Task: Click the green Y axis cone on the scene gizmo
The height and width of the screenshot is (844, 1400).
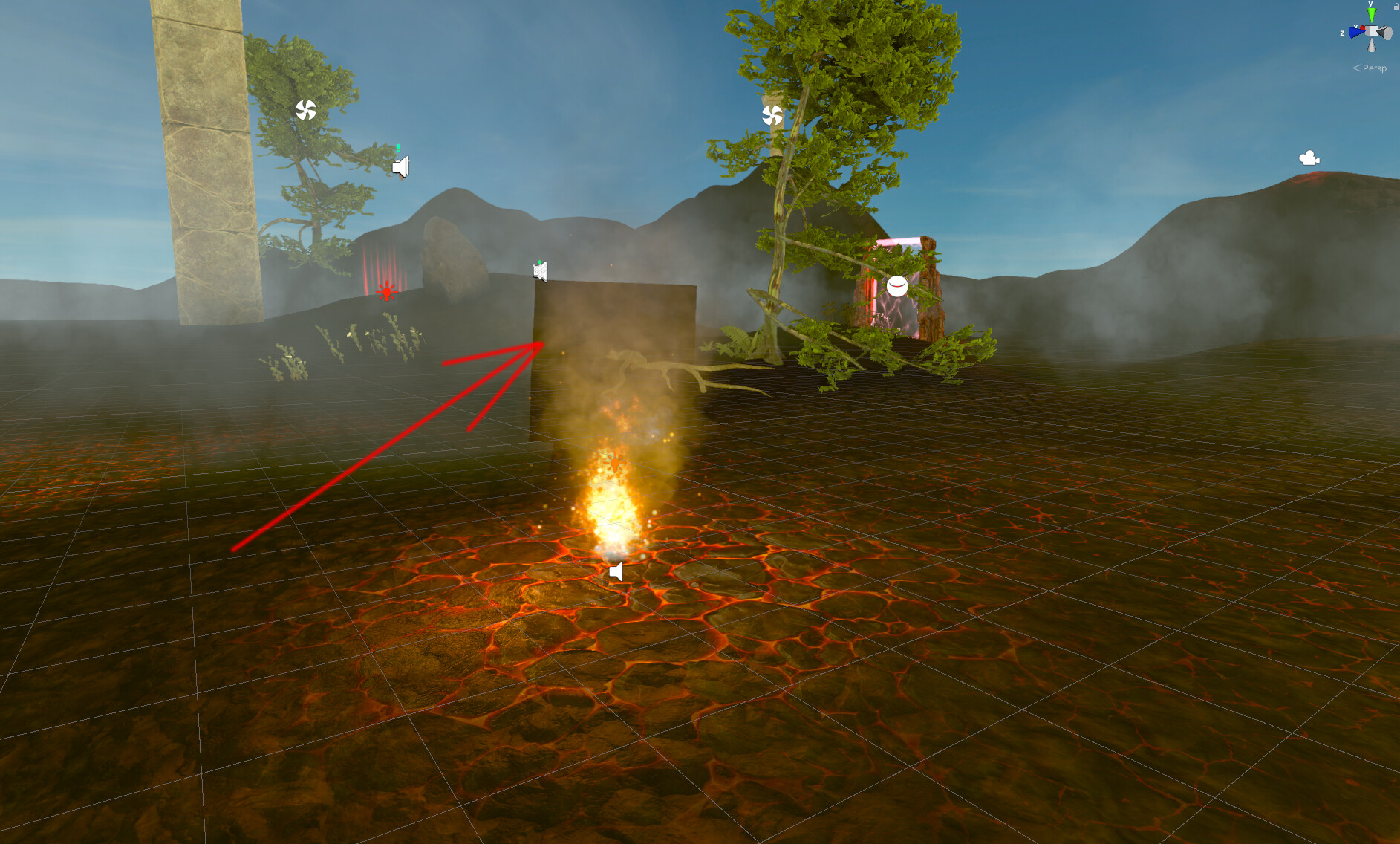Action: (1371, 13)
